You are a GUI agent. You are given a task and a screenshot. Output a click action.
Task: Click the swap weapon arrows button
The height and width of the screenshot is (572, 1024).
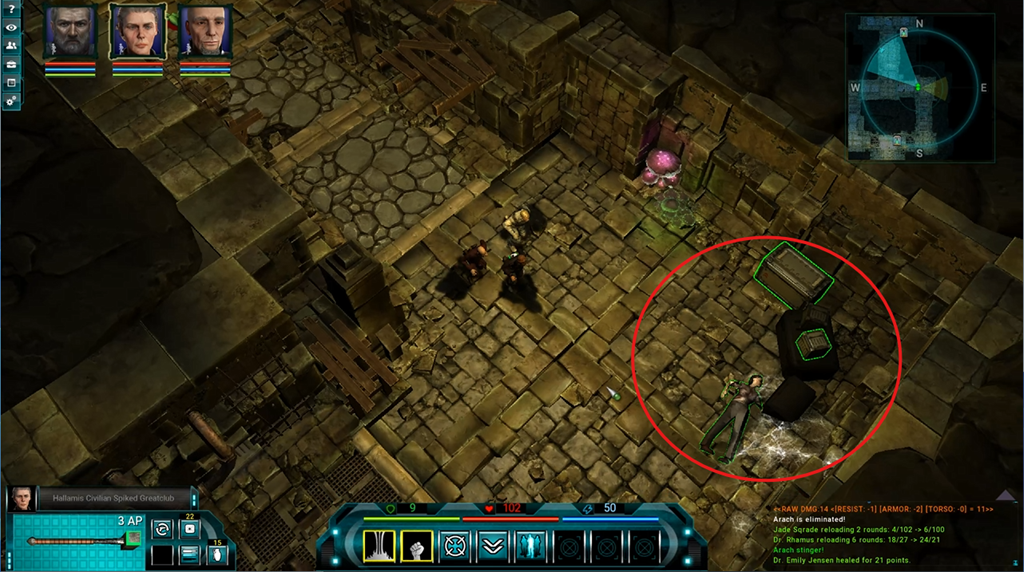[161, 529]
